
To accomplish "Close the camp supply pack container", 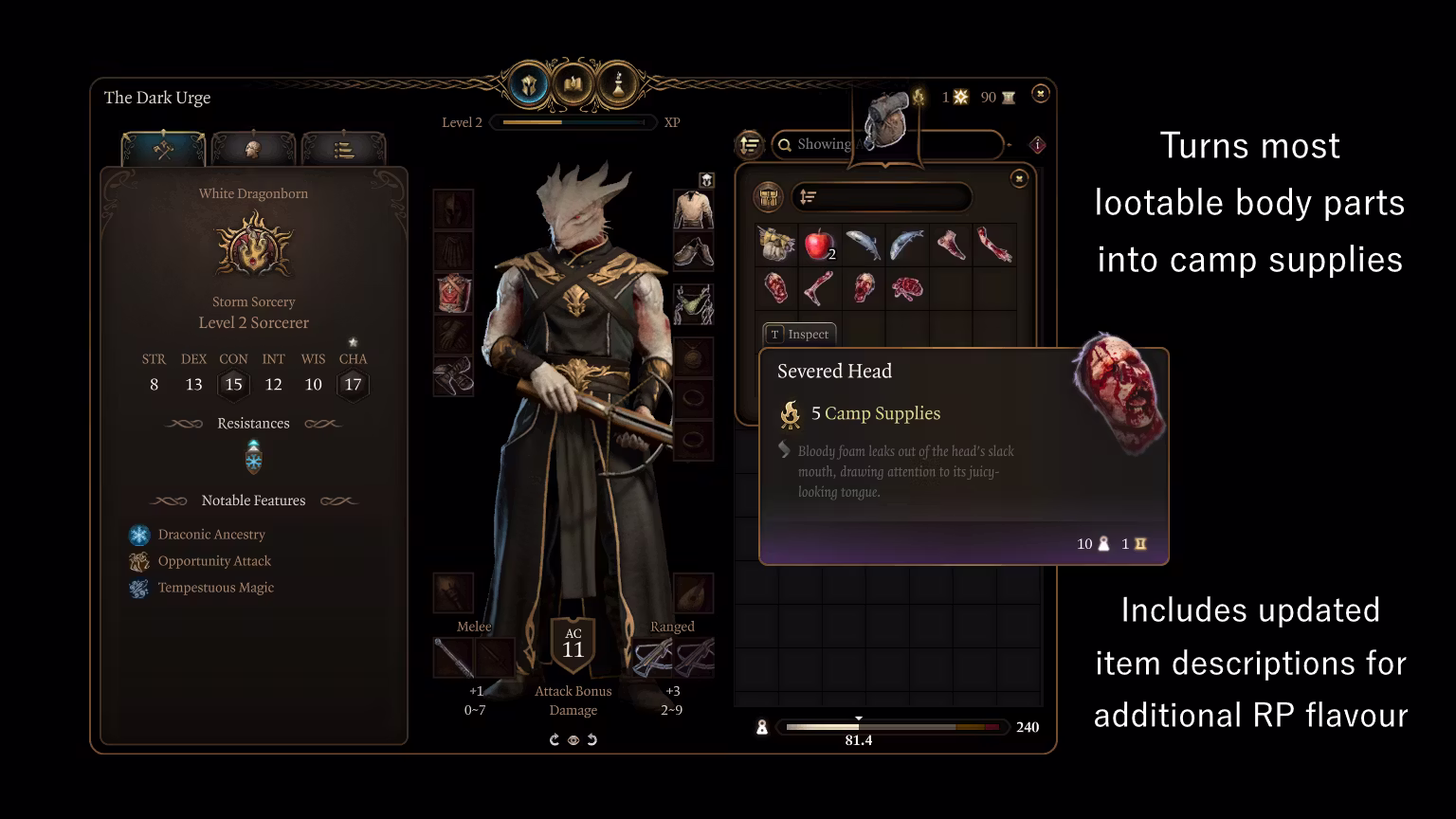I will click(1019, 178).
